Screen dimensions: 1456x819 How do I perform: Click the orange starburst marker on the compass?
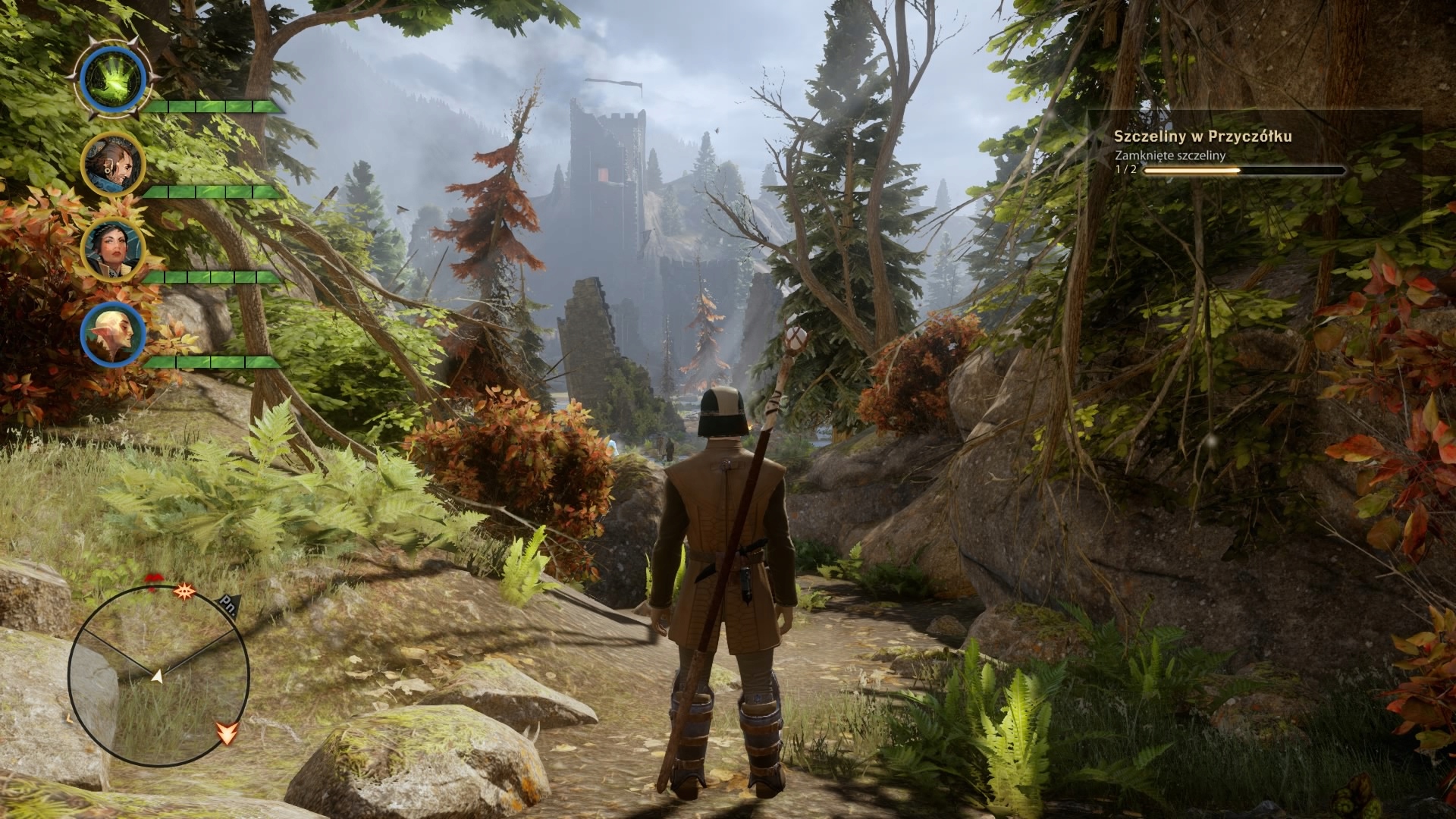(x=183, y=591)
